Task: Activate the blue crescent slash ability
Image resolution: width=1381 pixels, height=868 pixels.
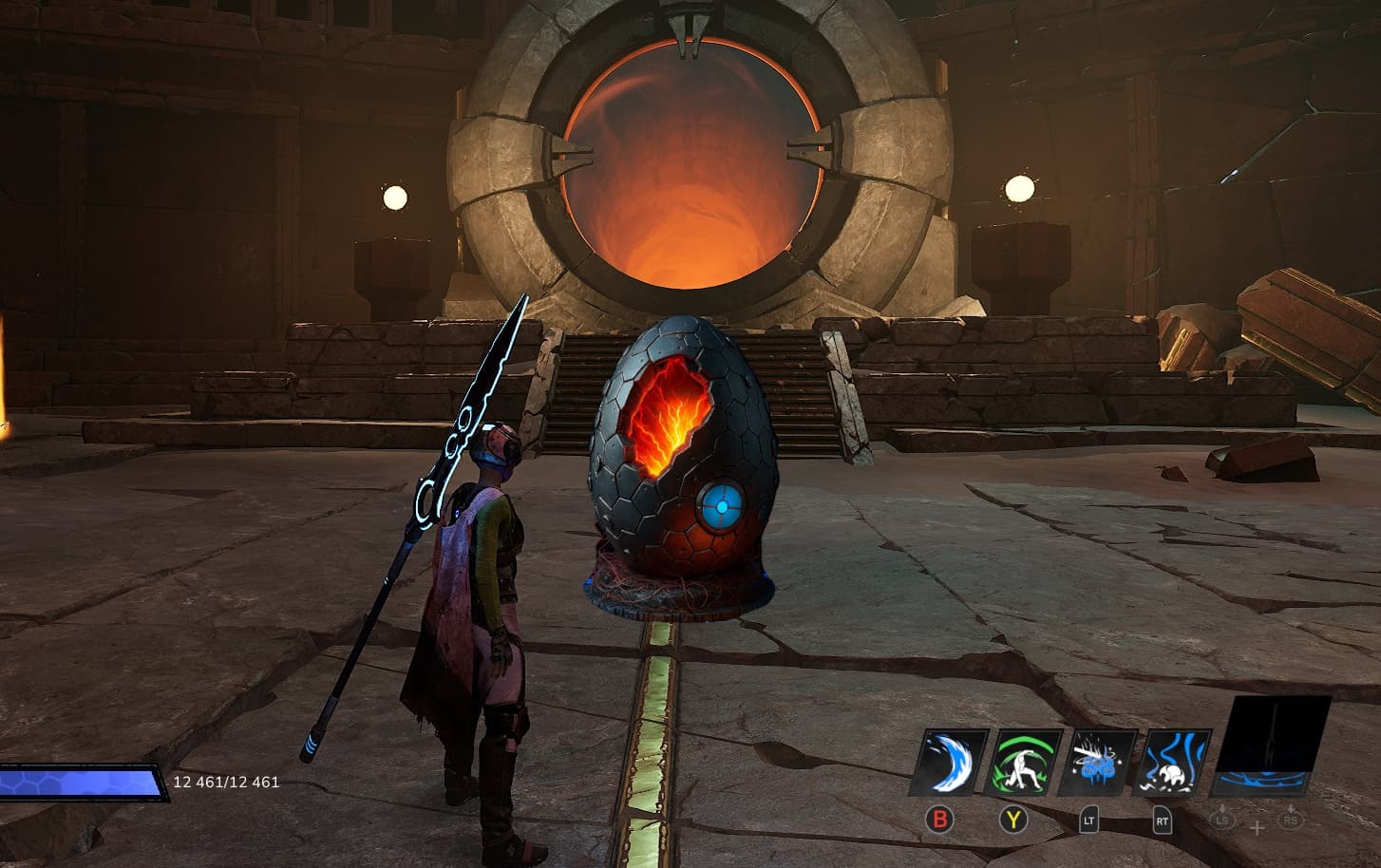Action: [x=948, y=763]
